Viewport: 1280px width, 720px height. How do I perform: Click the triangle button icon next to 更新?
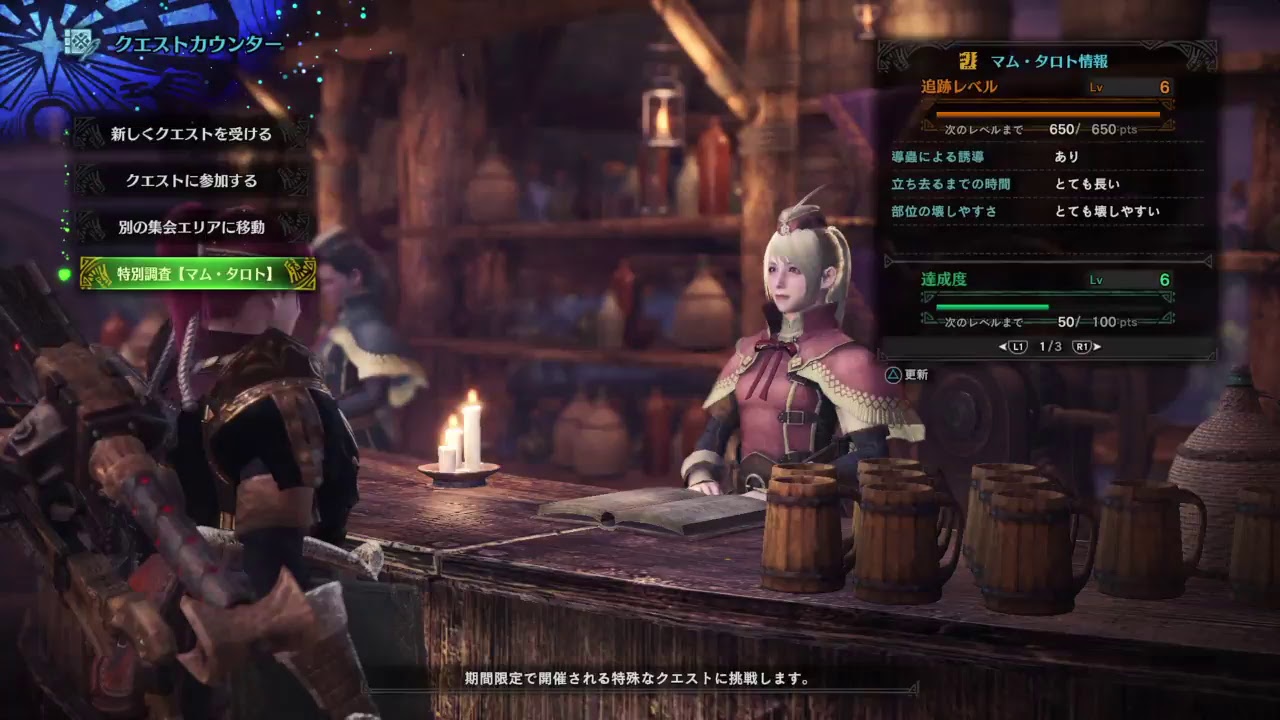tap(893, 375)
